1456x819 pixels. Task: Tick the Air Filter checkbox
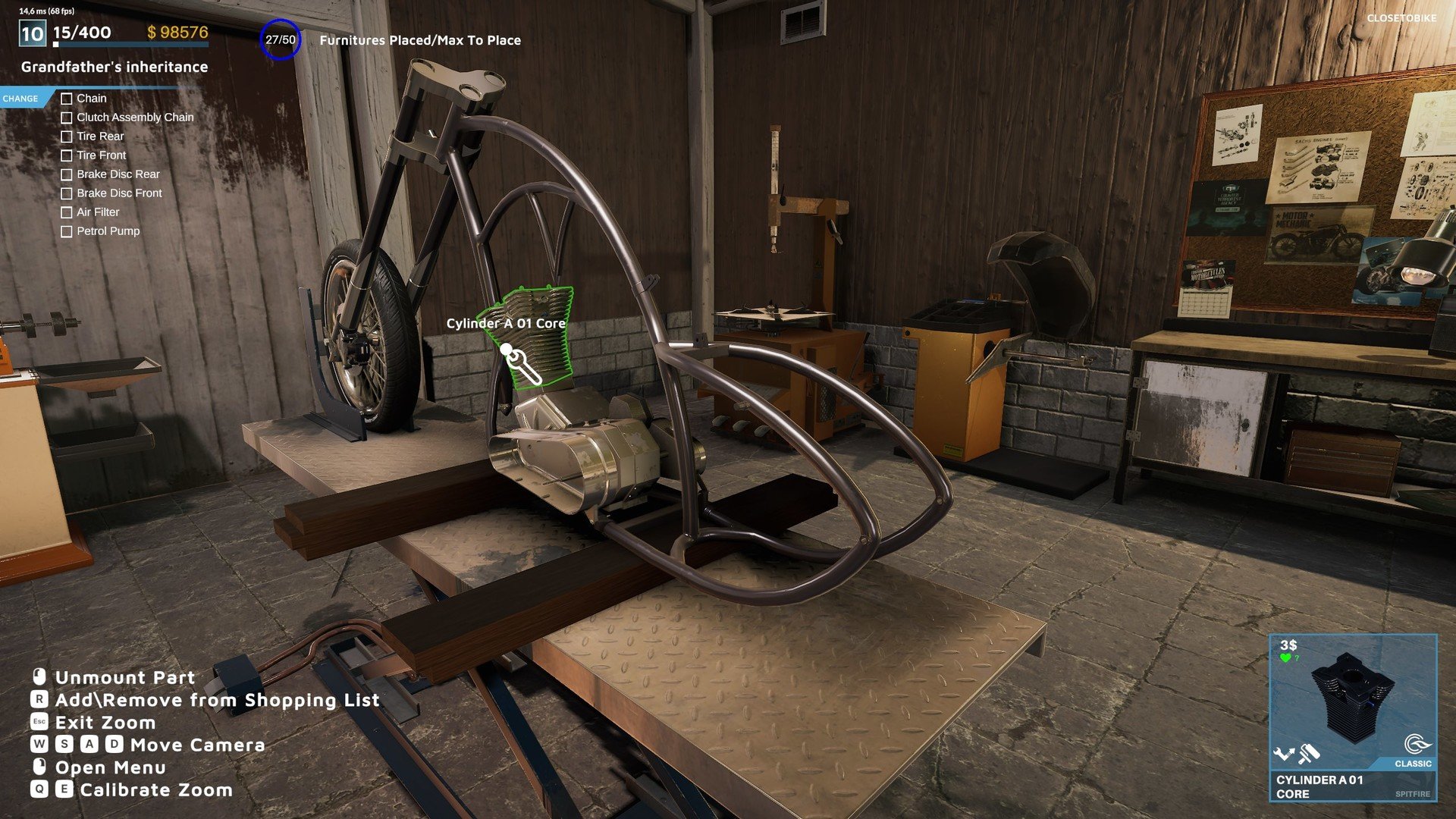click(x=67, y=212)
